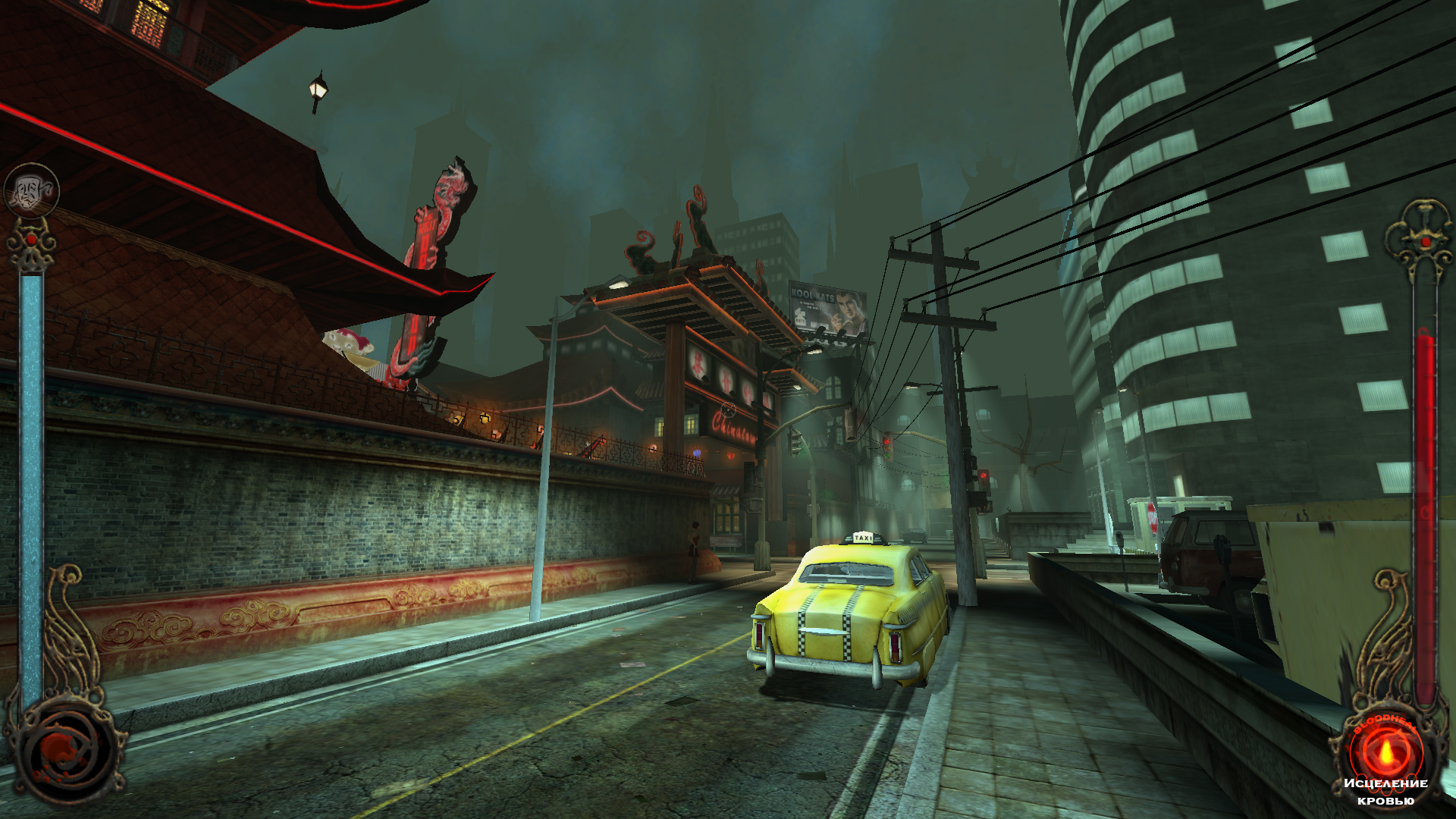Select the round weapon slot emblem

67,751
